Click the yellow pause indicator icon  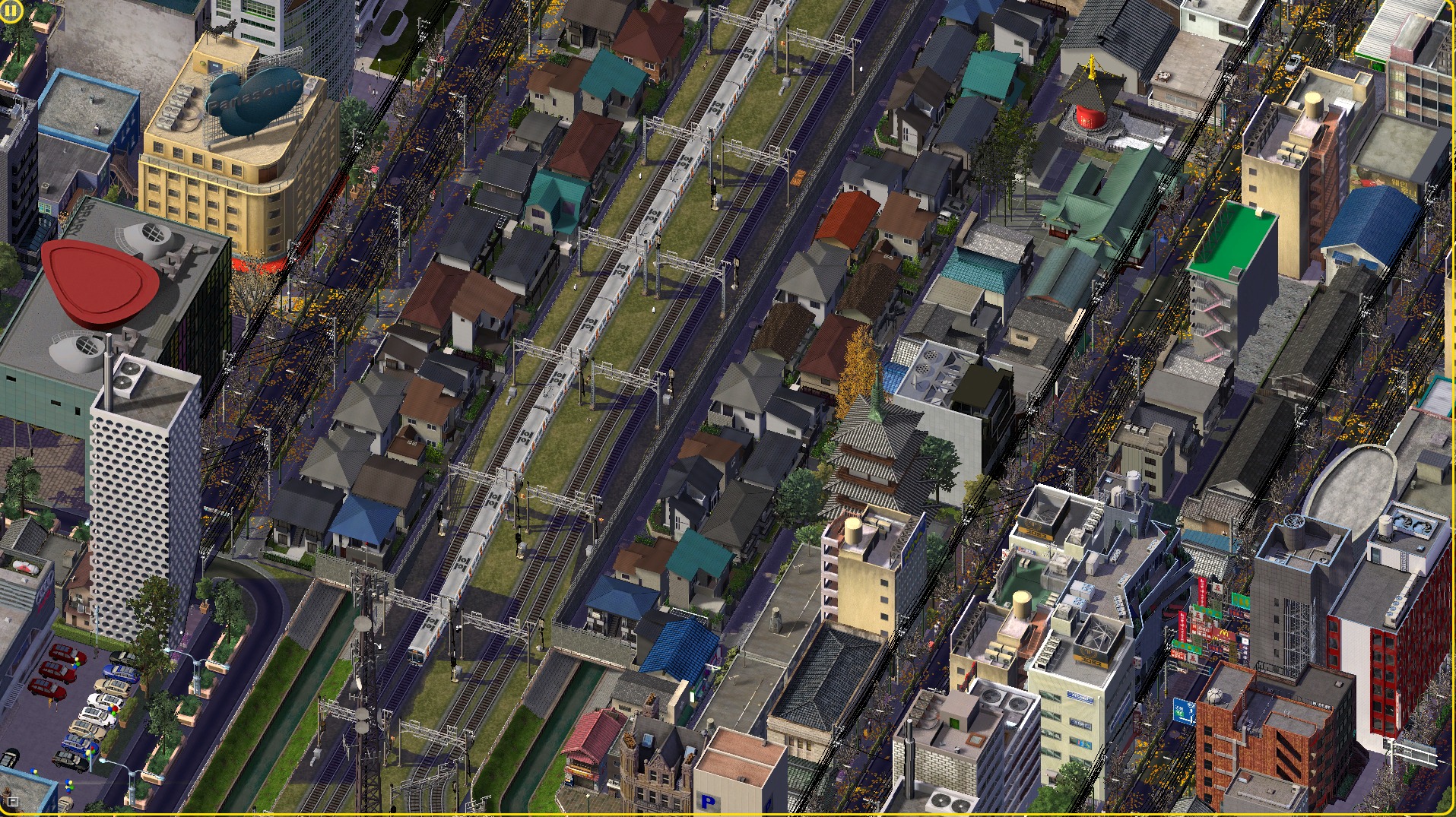(11, 12)
